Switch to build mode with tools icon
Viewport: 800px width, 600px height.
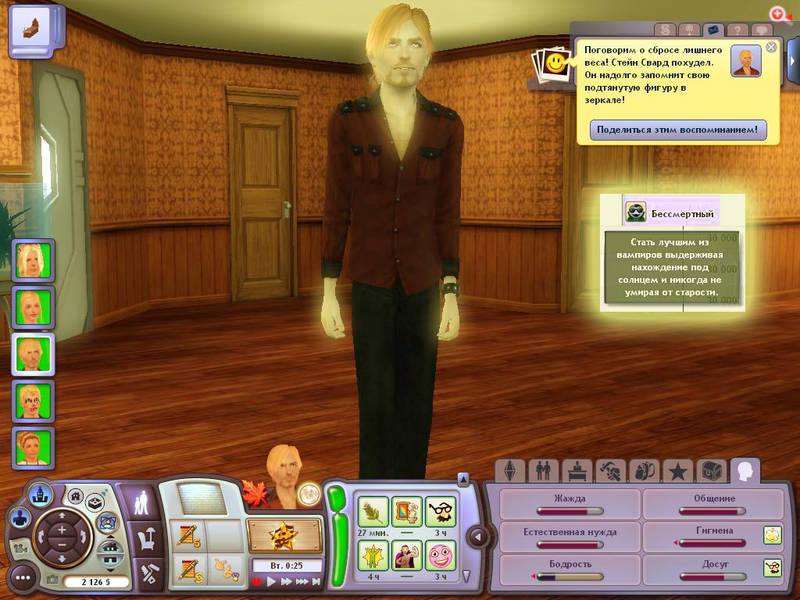pos(146,573)
